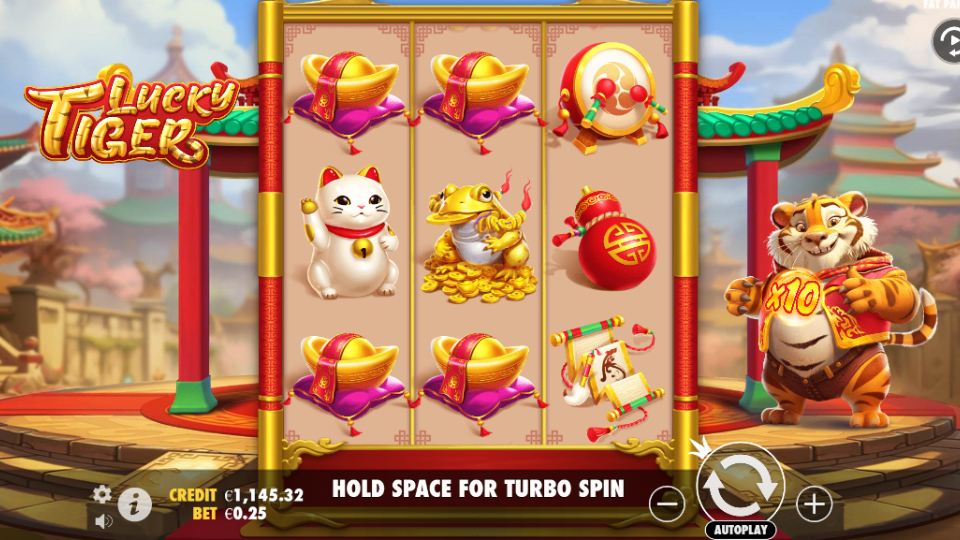Decrease the bet with the minus button

(x=667, y=504)
